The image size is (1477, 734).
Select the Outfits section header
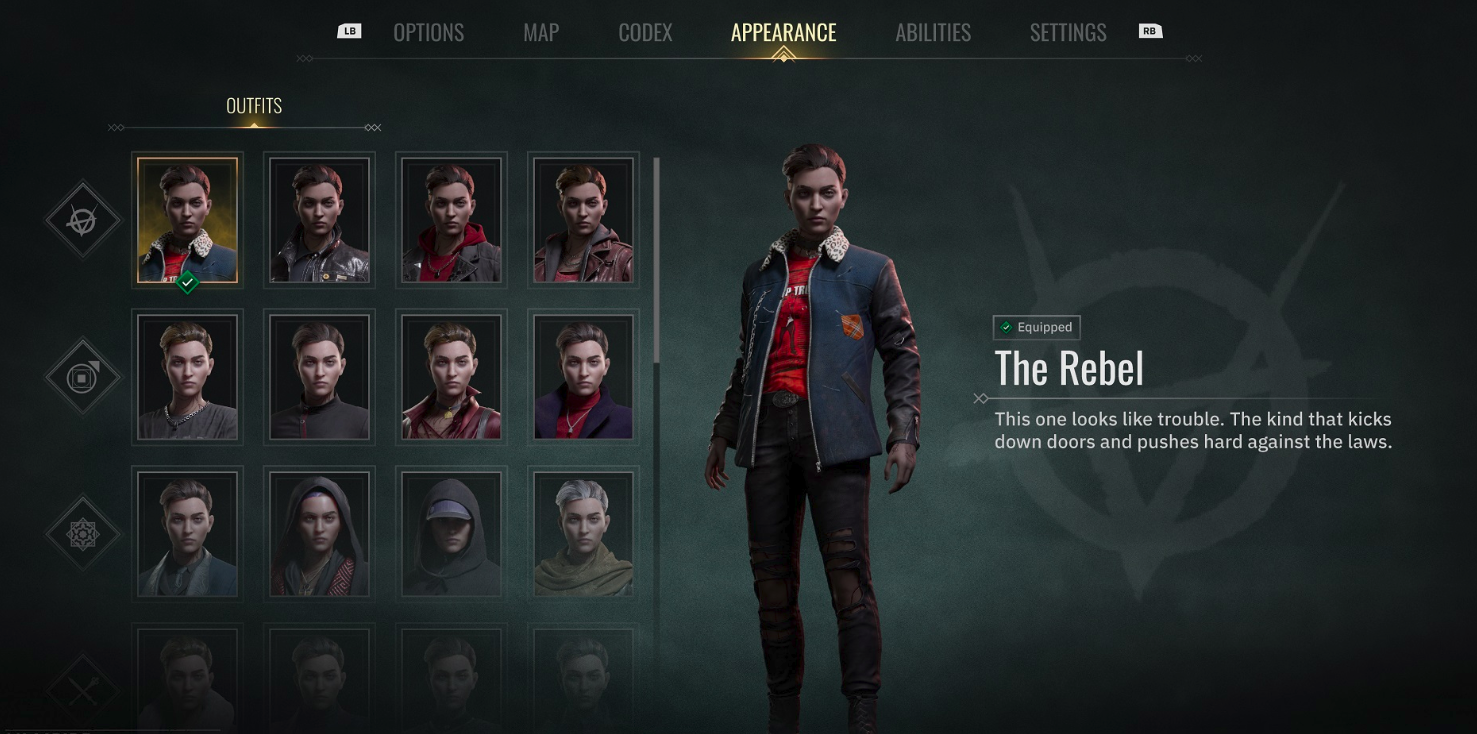coord(254,106)
